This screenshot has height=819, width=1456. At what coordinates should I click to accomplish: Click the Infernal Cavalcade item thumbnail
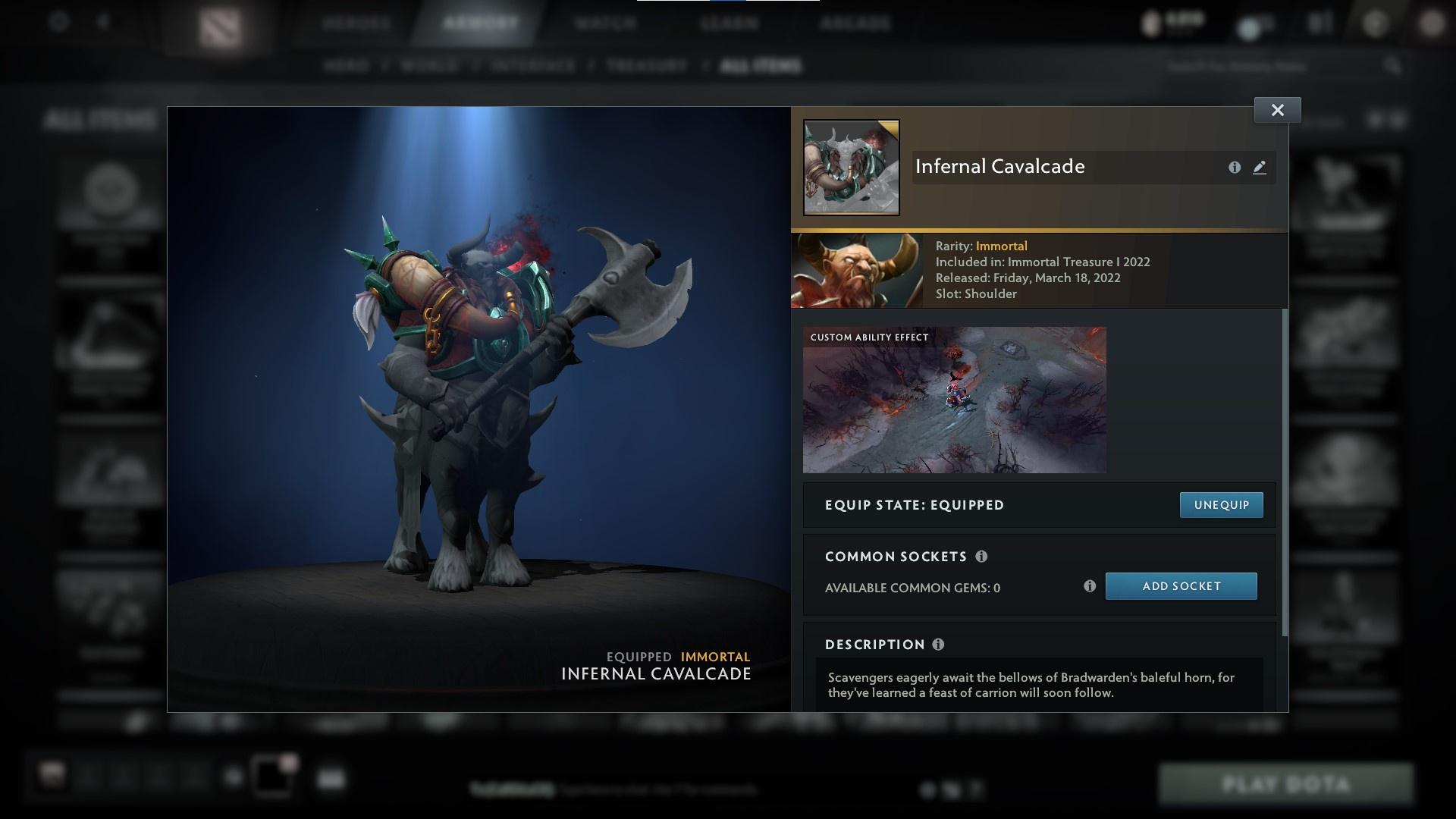pos(851,167)
